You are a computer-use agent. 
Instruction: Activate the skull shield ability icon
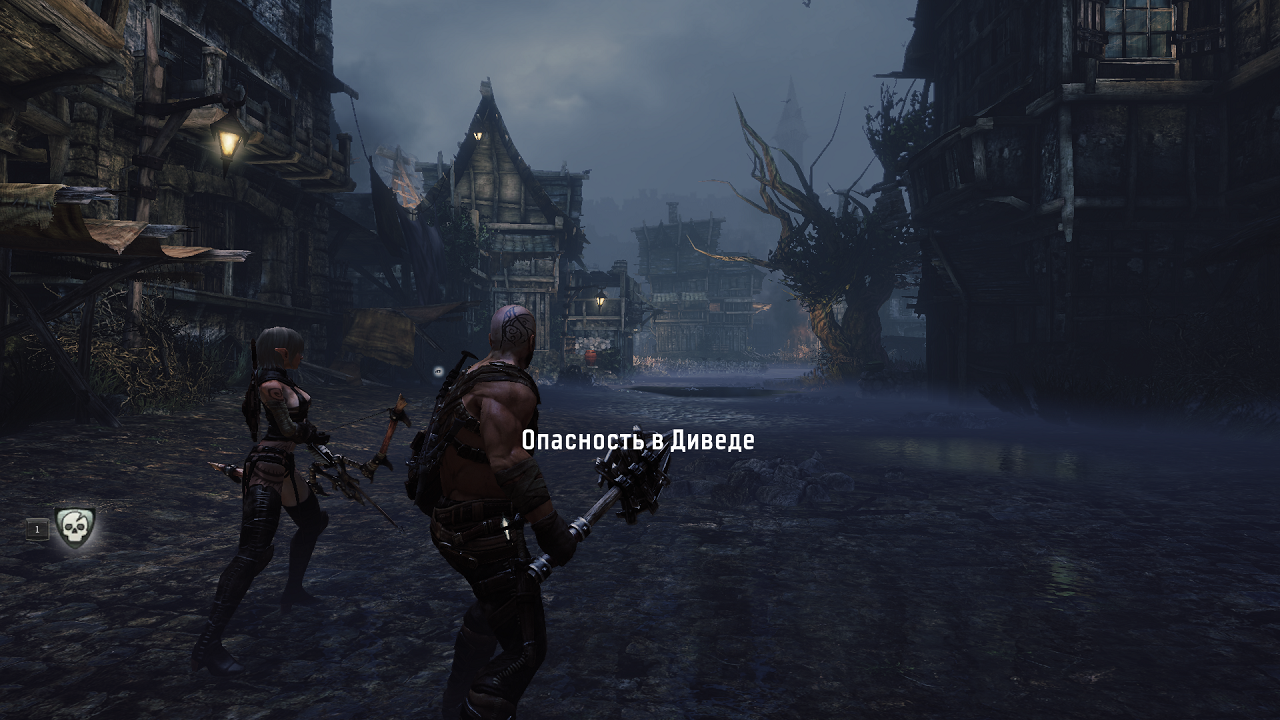coord(75,527)
